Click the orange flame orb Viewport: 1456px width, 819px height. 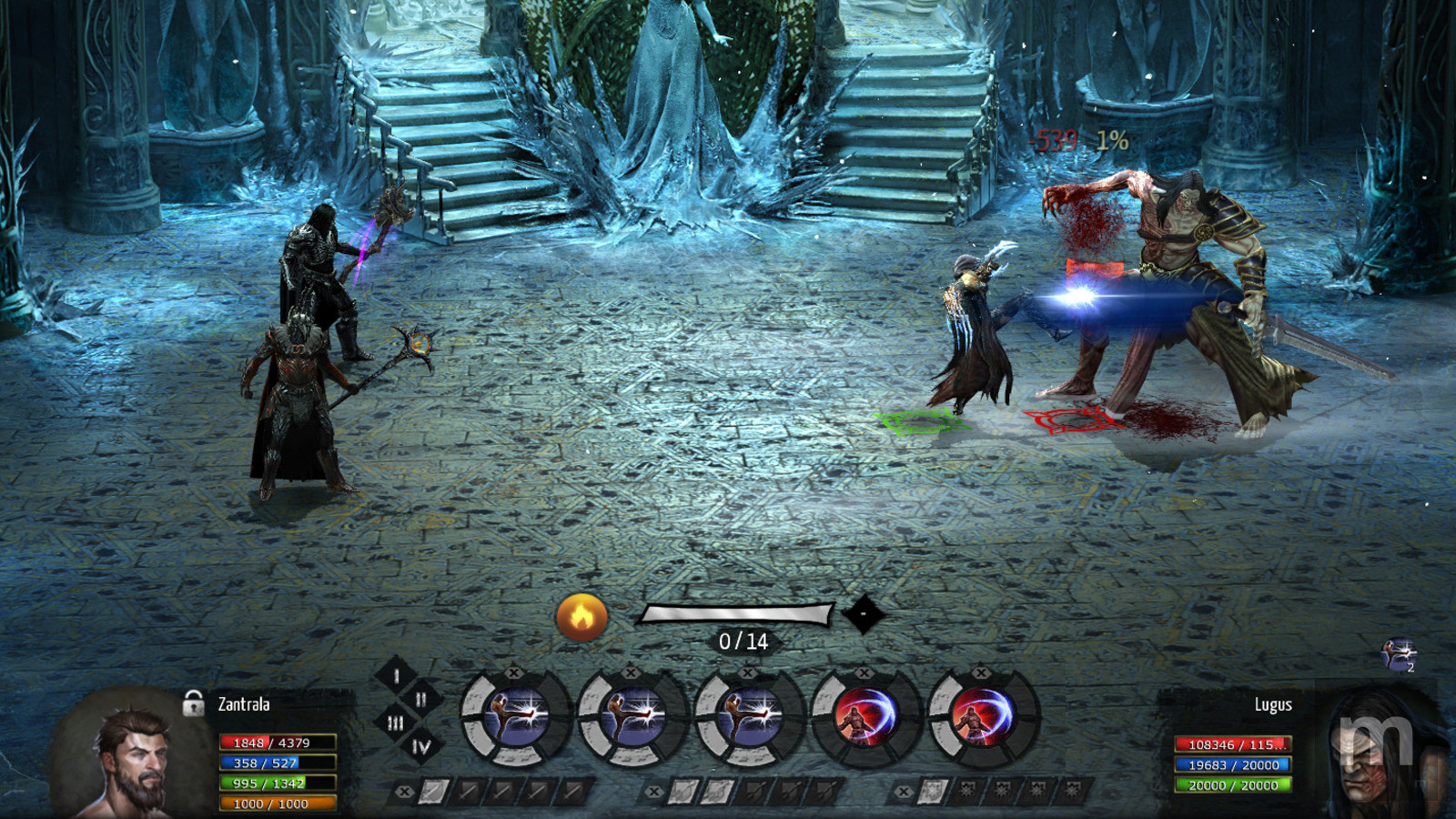pyautogui.click(x=581, y=617)
